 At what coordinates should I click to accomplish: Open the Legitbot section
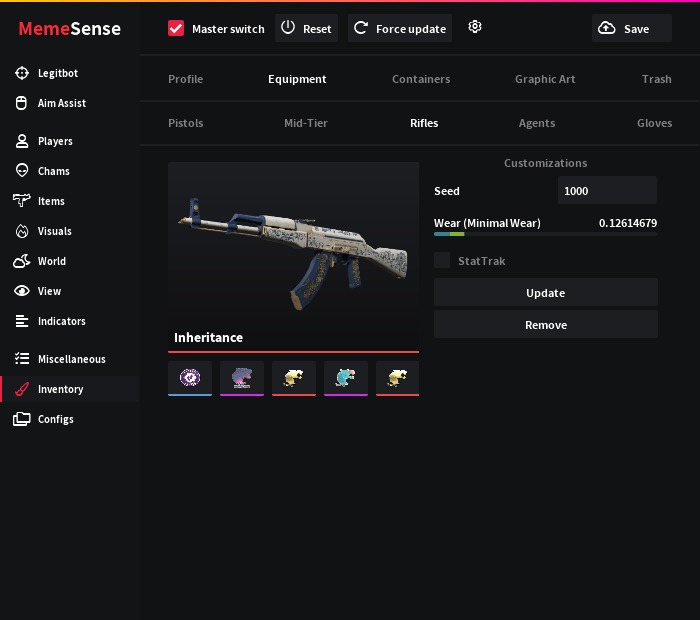click(x=57, y=73)
